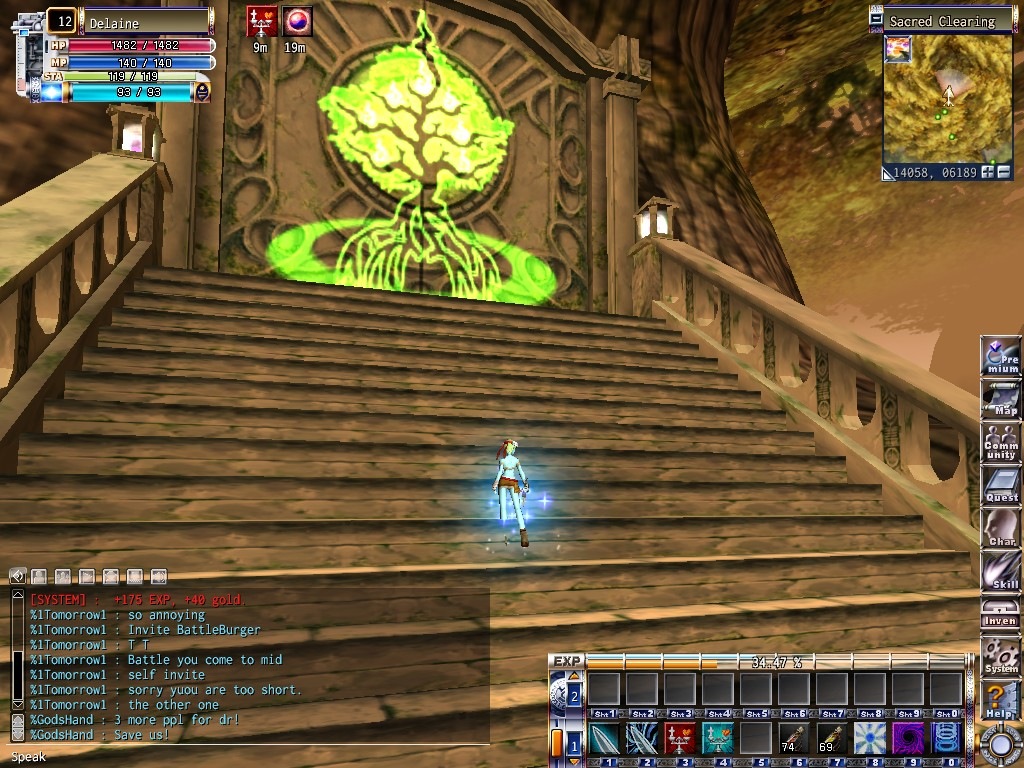Activate the single blade skill in slot 1
This screenshot has width=1024, height=768.
603,739
